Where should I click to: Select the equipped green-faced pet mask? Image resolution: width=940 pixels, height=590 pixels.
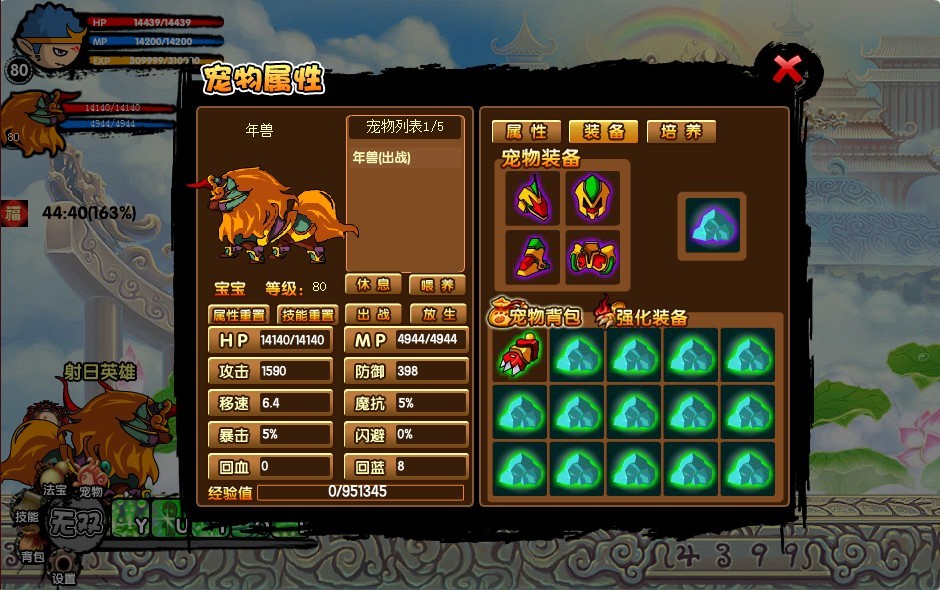[592, 198]
